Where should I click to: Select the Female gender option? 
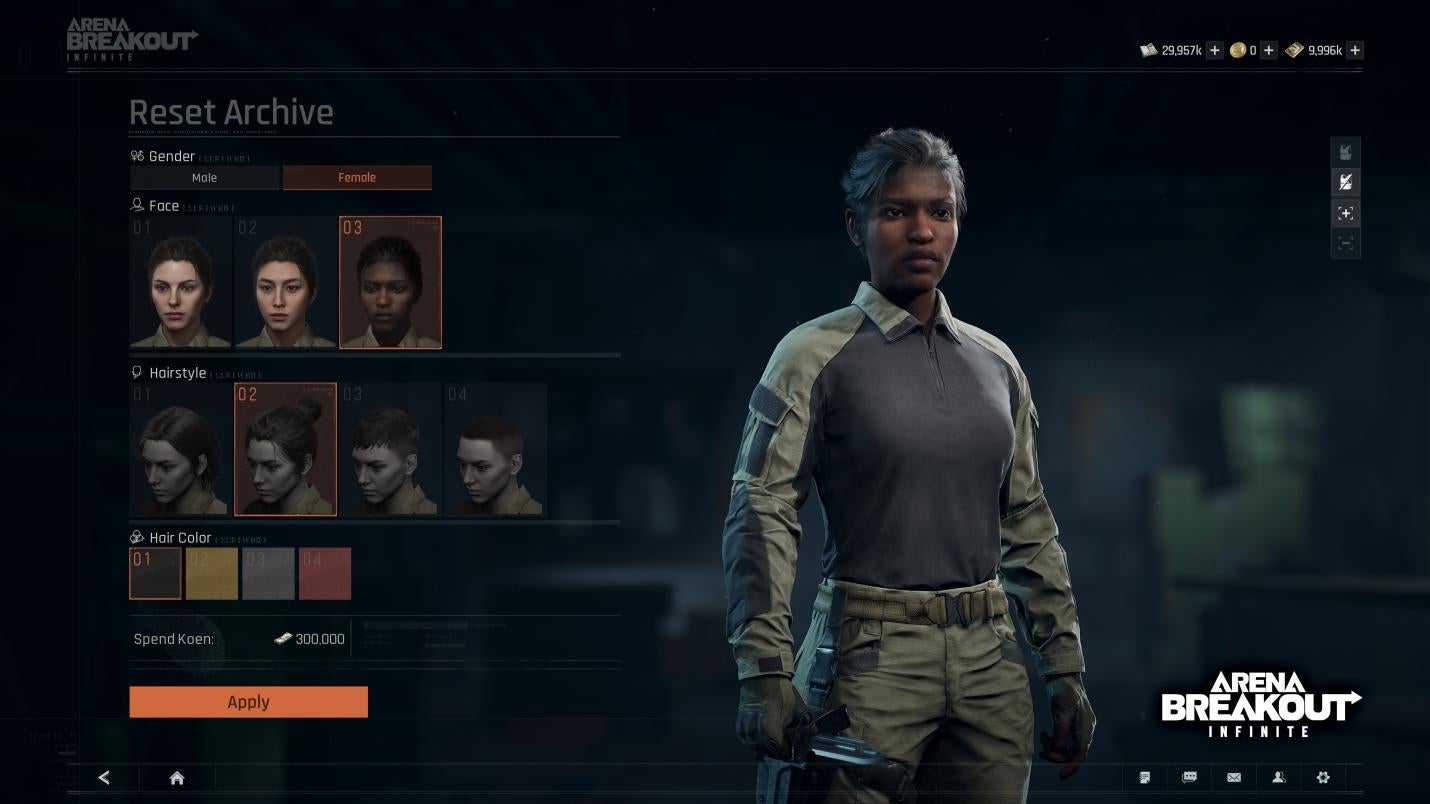click(357, 178)
